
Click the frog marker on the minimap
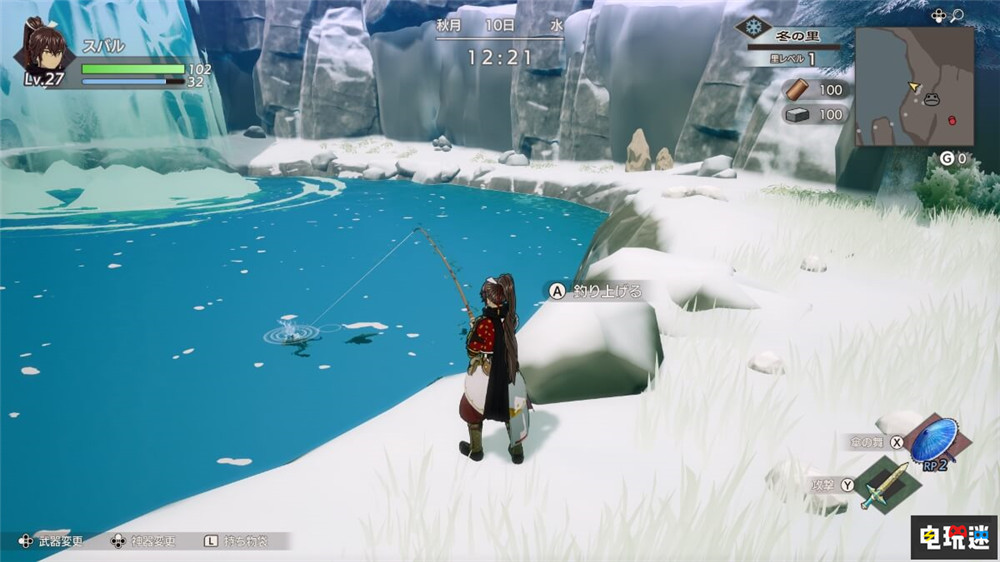click(932, 98)
